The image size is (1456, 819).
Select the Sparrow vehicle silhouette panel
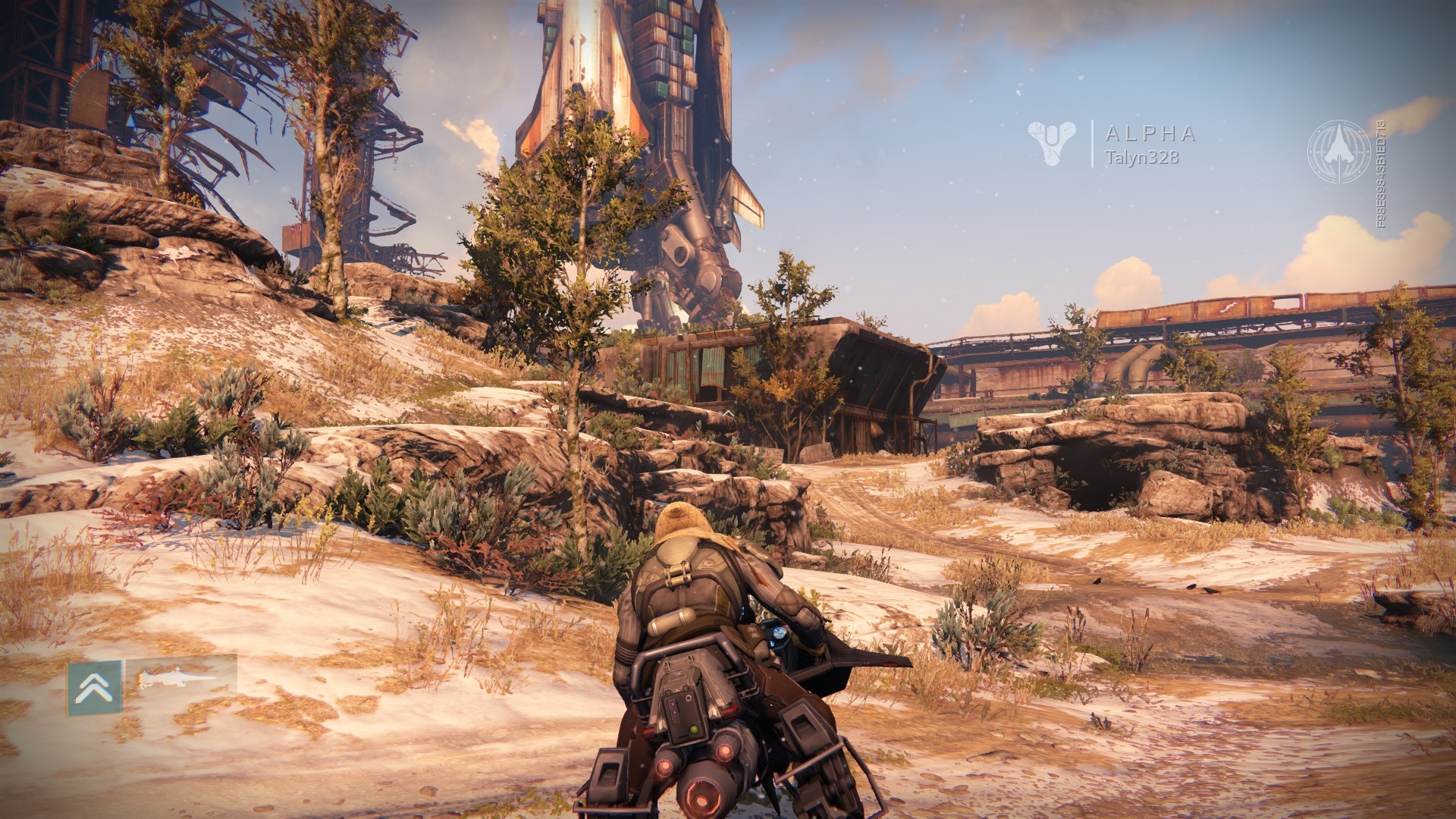[181, 676]
